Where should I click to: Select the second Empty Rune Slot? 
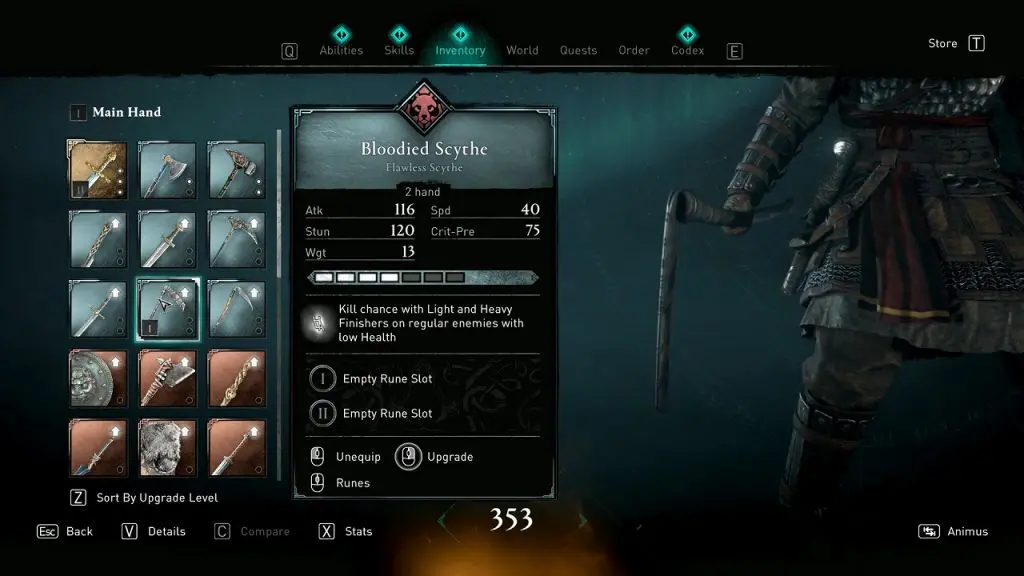387,413
